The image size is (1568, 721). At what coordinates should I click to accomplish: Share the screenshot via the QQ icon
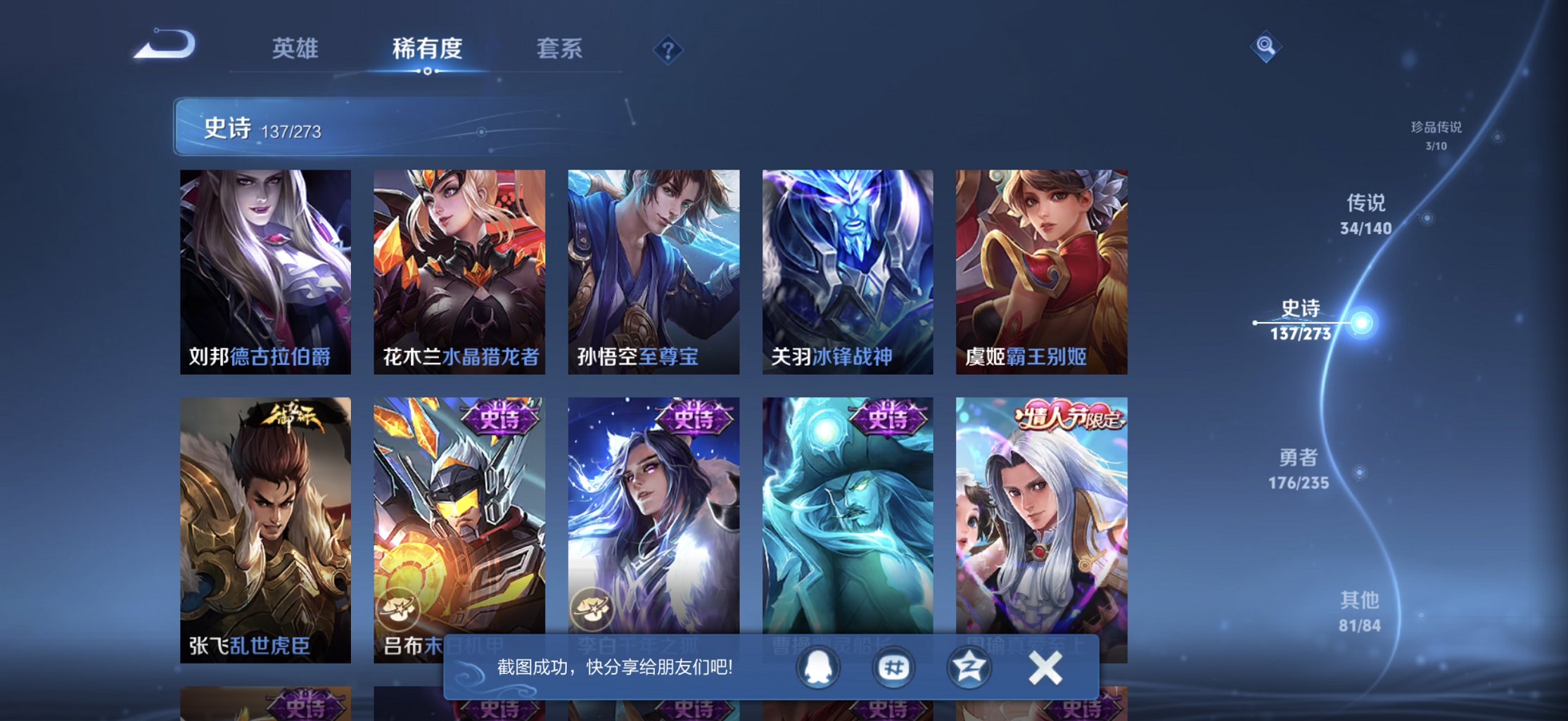(817, 667)
